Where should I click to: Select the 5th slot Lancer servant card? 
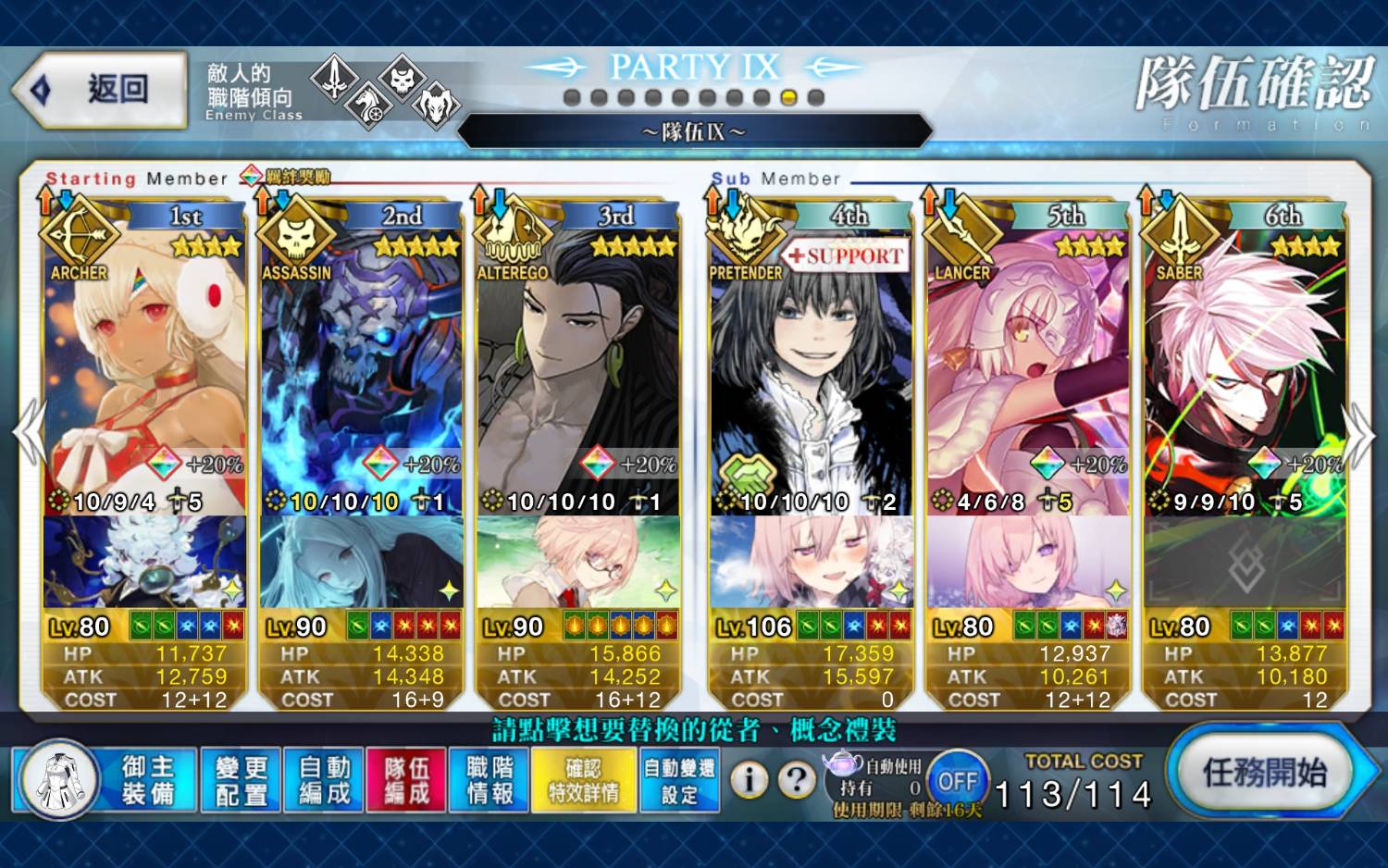[x=1028, y=370]
